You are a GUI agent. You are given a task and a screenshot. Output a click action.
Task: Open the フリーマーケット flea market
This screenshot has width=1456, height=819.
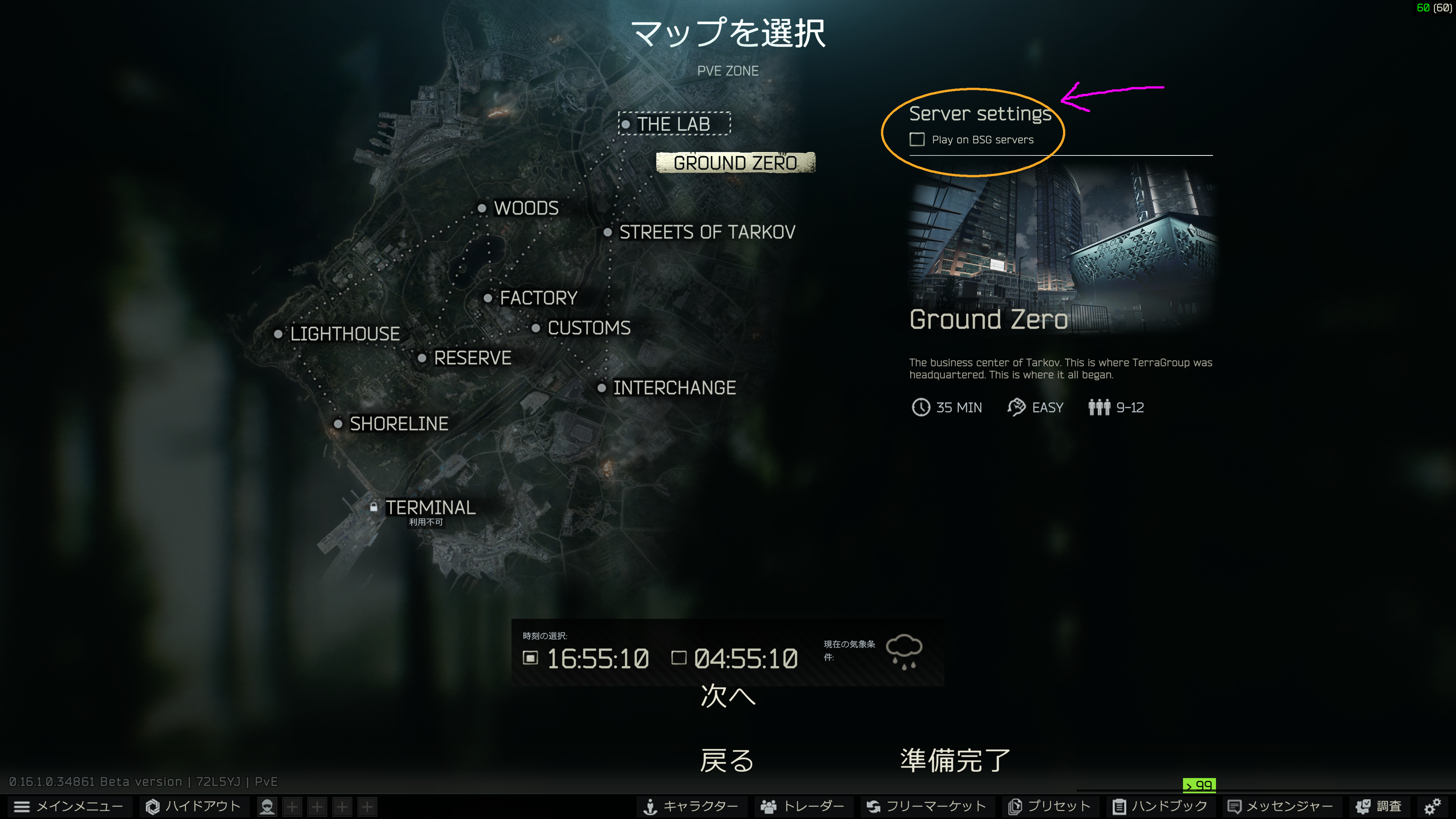927,806
